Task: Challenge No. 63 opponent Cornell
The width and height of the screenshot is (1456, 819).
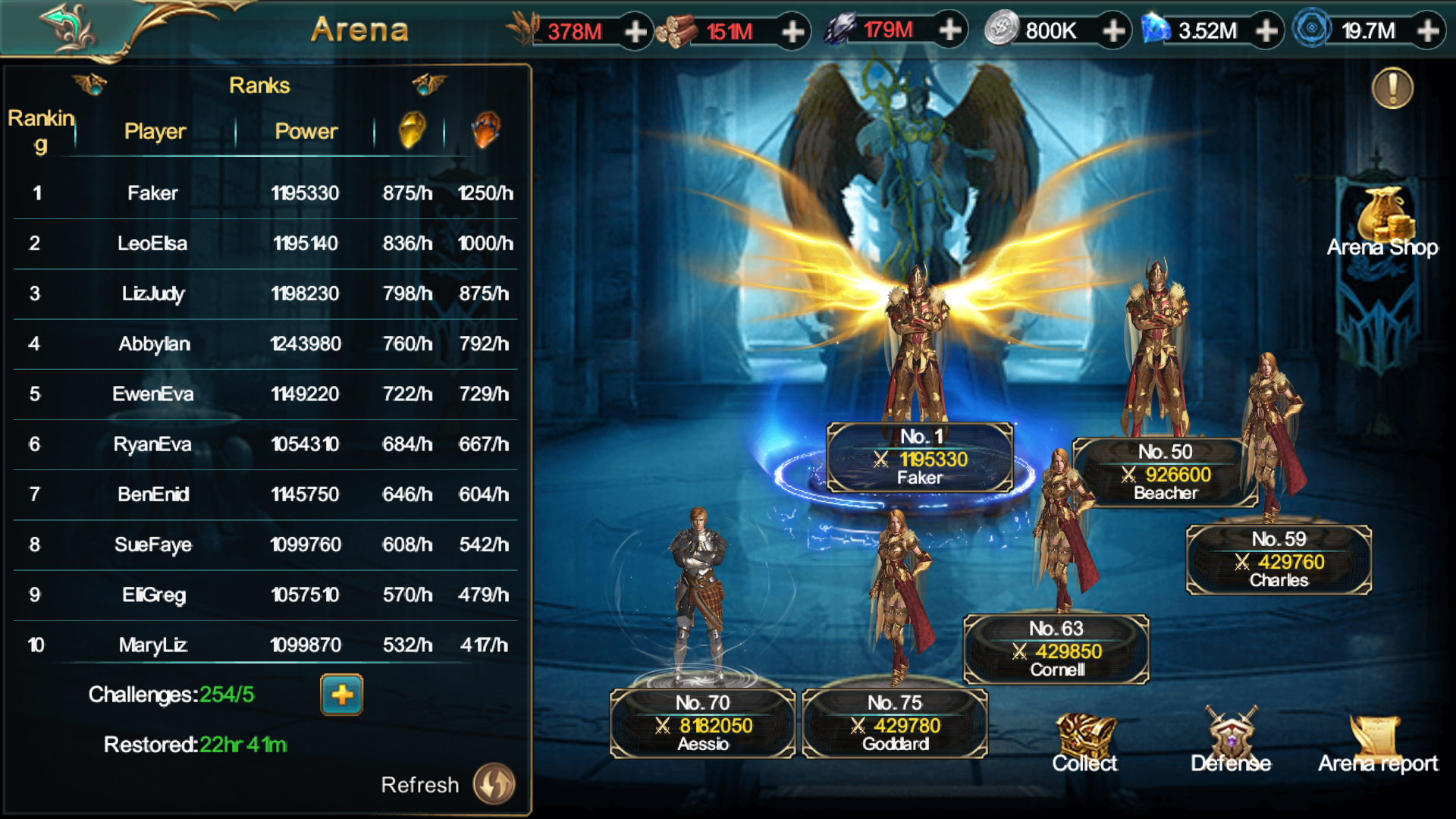Action: coord(1056,649)
